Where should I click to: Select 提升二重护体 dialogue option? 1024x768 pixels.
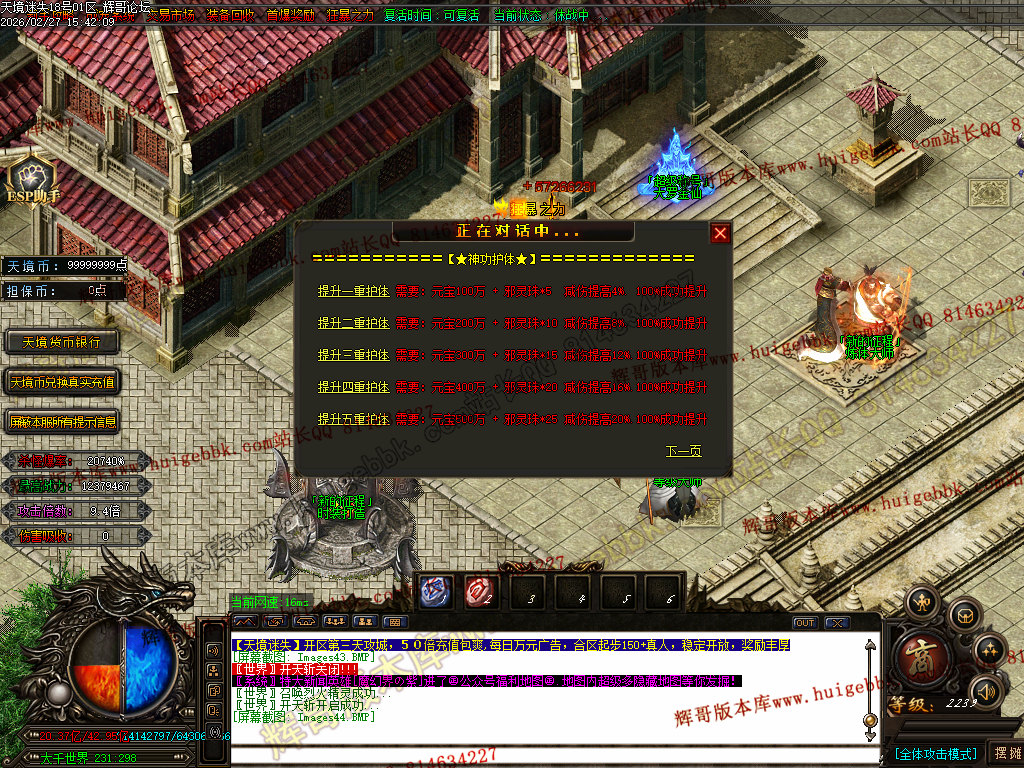(353, 323)
